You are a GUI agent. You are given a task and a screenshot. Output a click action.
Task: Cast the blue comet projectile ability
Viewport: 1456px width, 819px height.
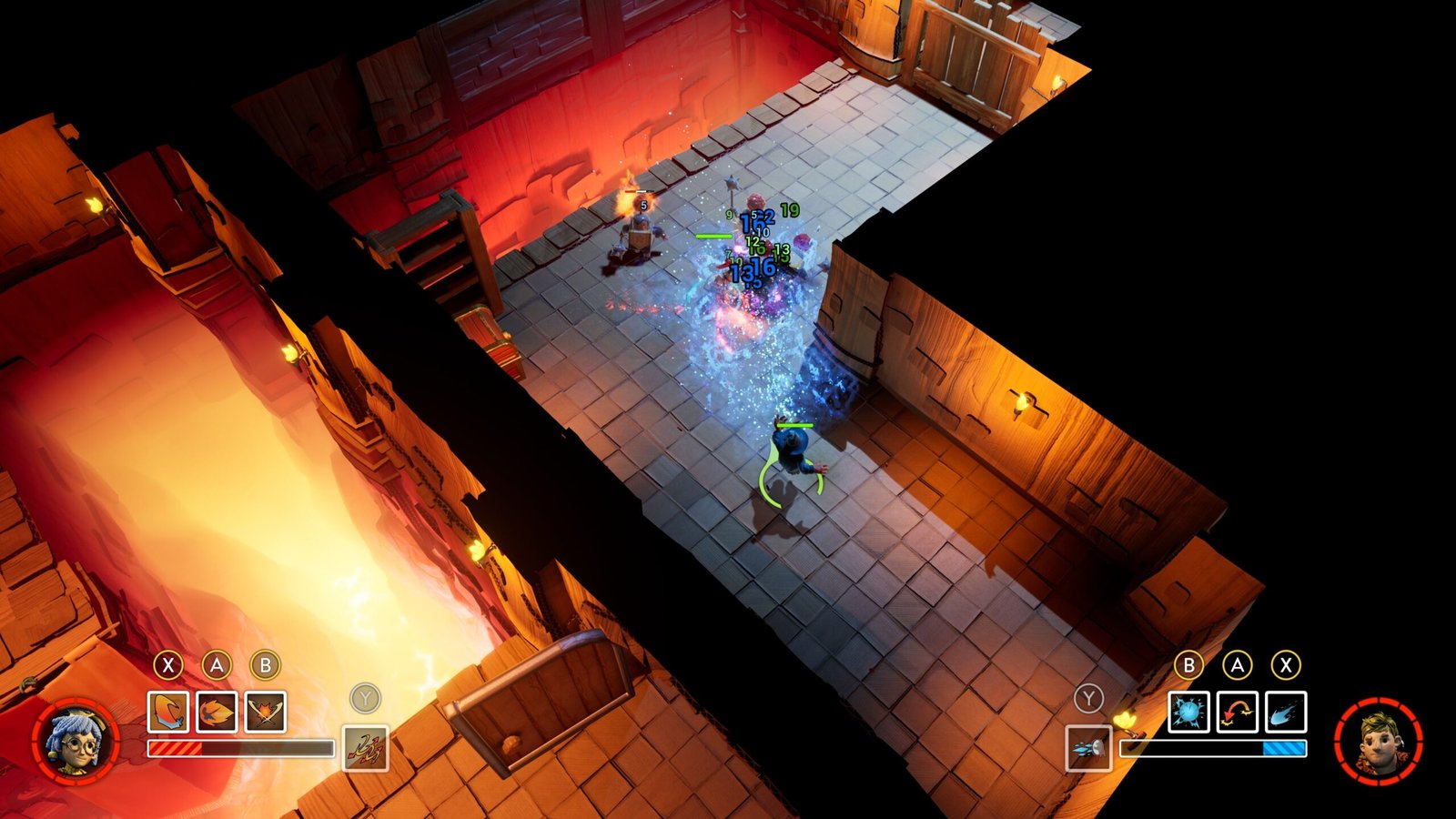point(1285,712)
